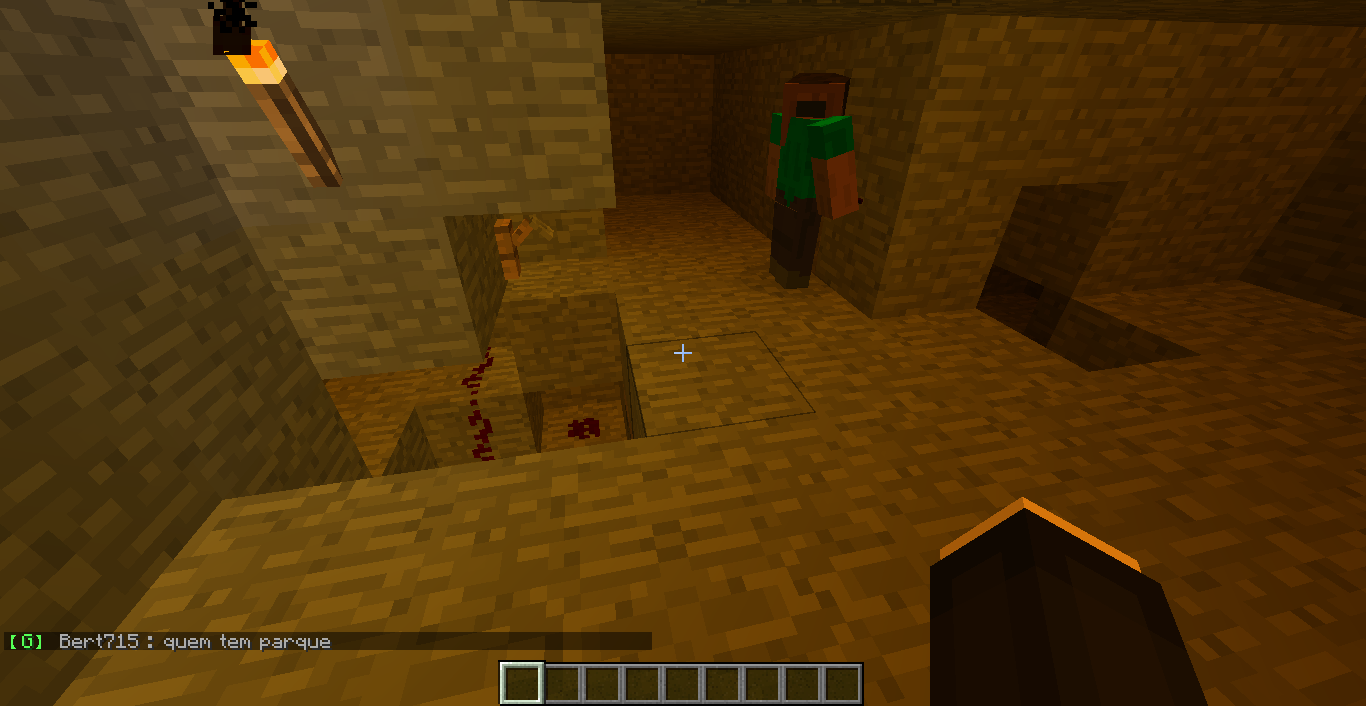
Task: Select the highlighted first hotbar slot
Action: tap(522, 684)
